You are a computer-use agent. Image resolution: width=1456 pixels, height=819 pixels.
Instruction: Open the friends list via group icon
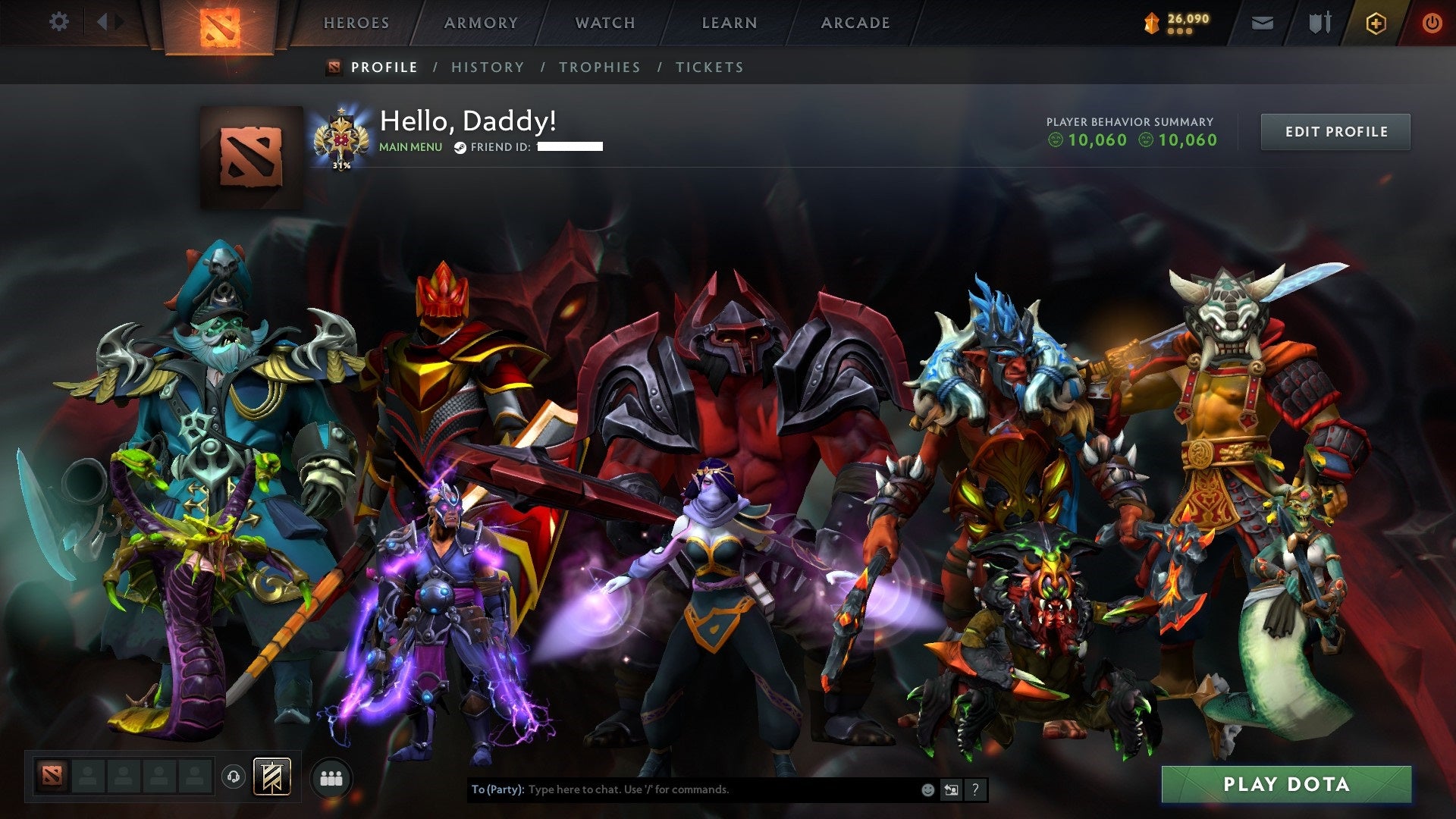click(331, 778)
